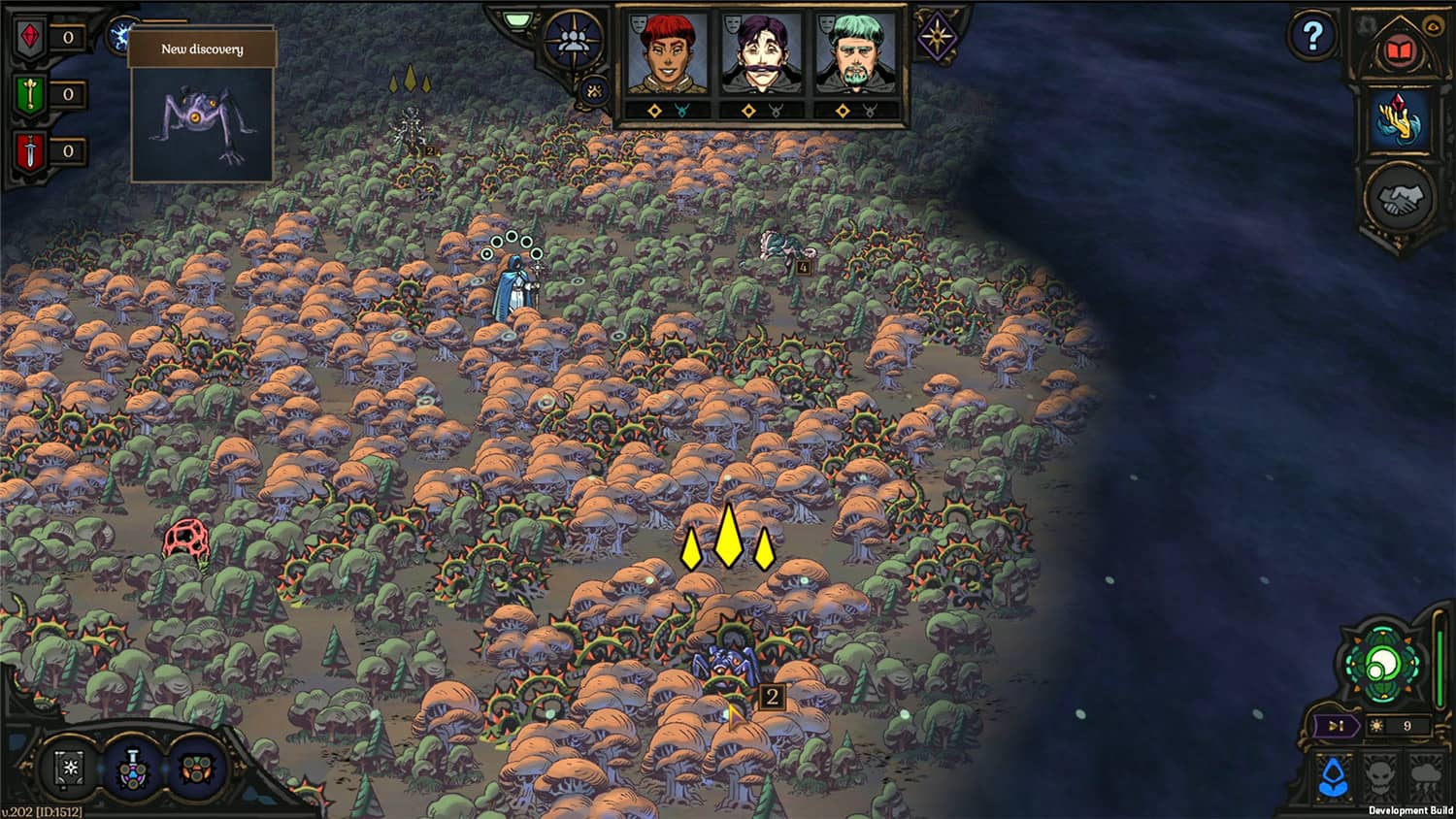Viewport: 1456px width, 819px height.
Task: Open the red book journal
Action: 1398,51
